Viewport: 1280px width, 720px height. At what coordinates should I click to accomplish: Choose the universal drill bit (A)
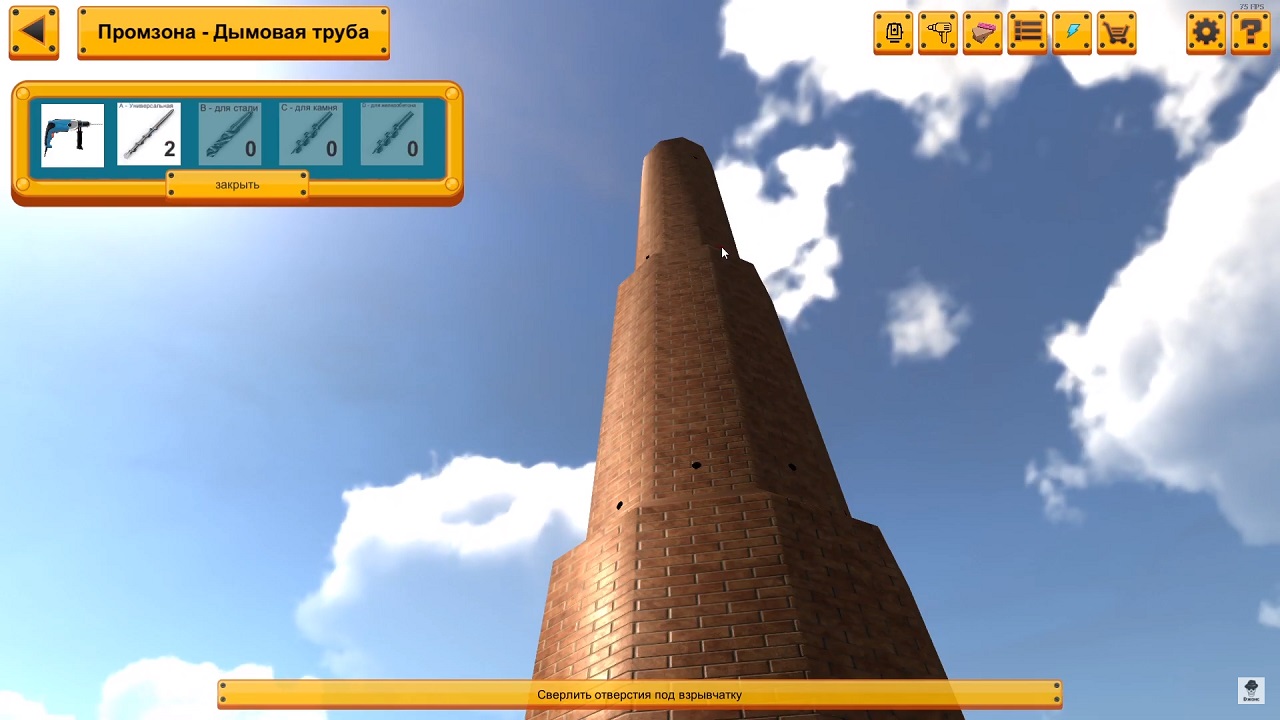(149, 134)
